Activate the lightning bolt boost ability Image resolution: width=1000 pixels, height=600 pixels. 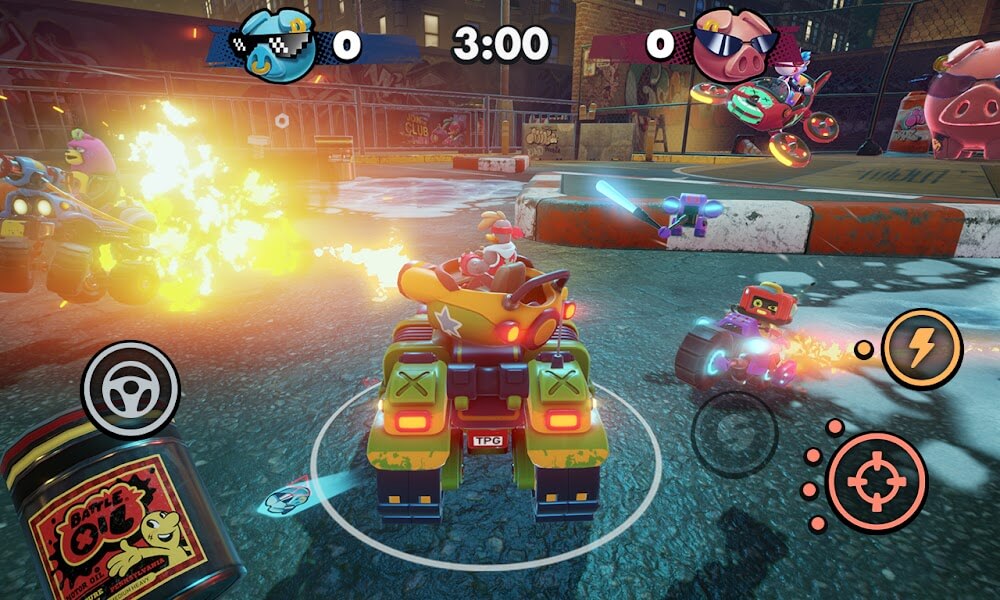pyautogui.click(x=921, y=348)
